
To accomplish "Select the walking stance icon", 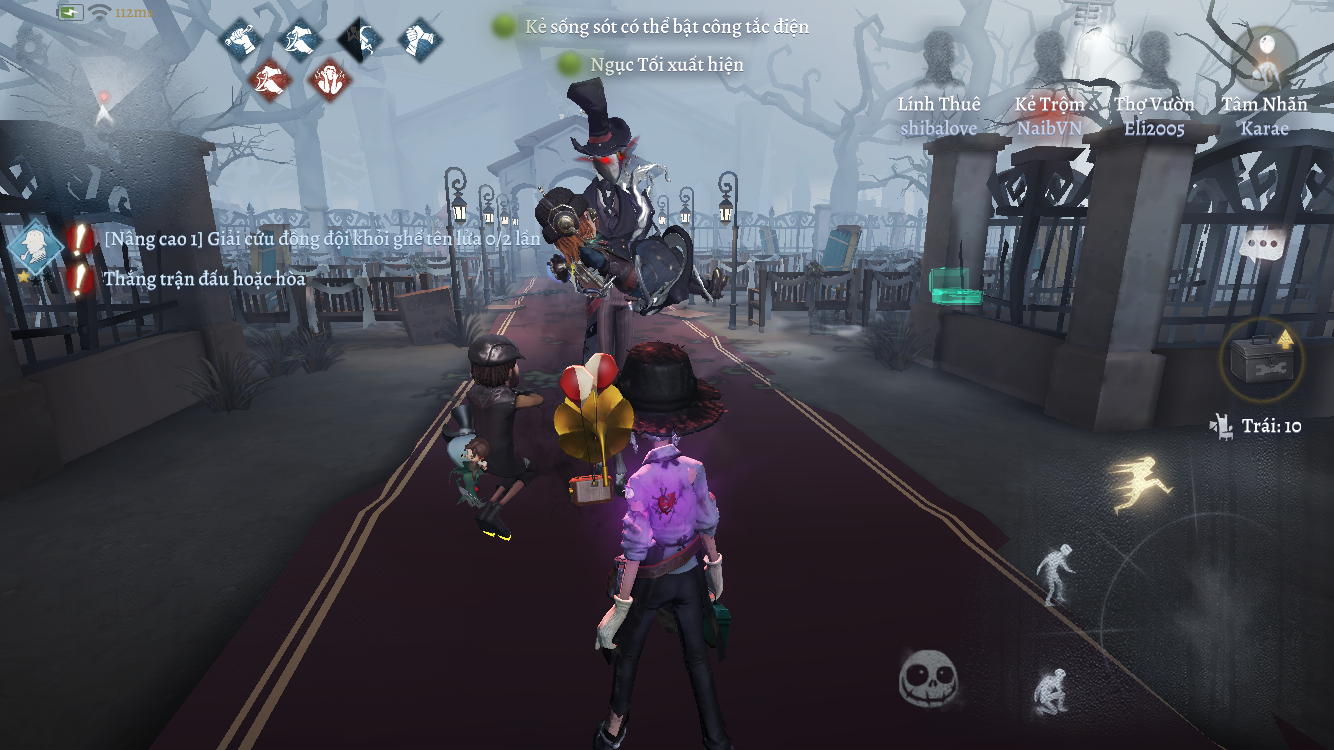I will point(1054,574).
